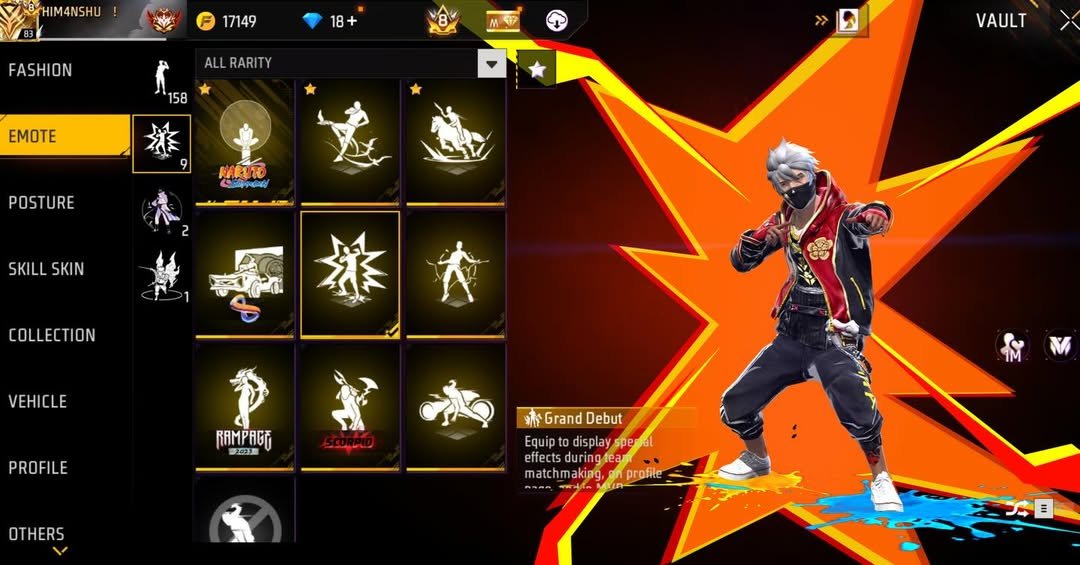Screen dimensions: 1080x565
Task: Toggle the star favorites filter
Action: click(x=537, y=68)
